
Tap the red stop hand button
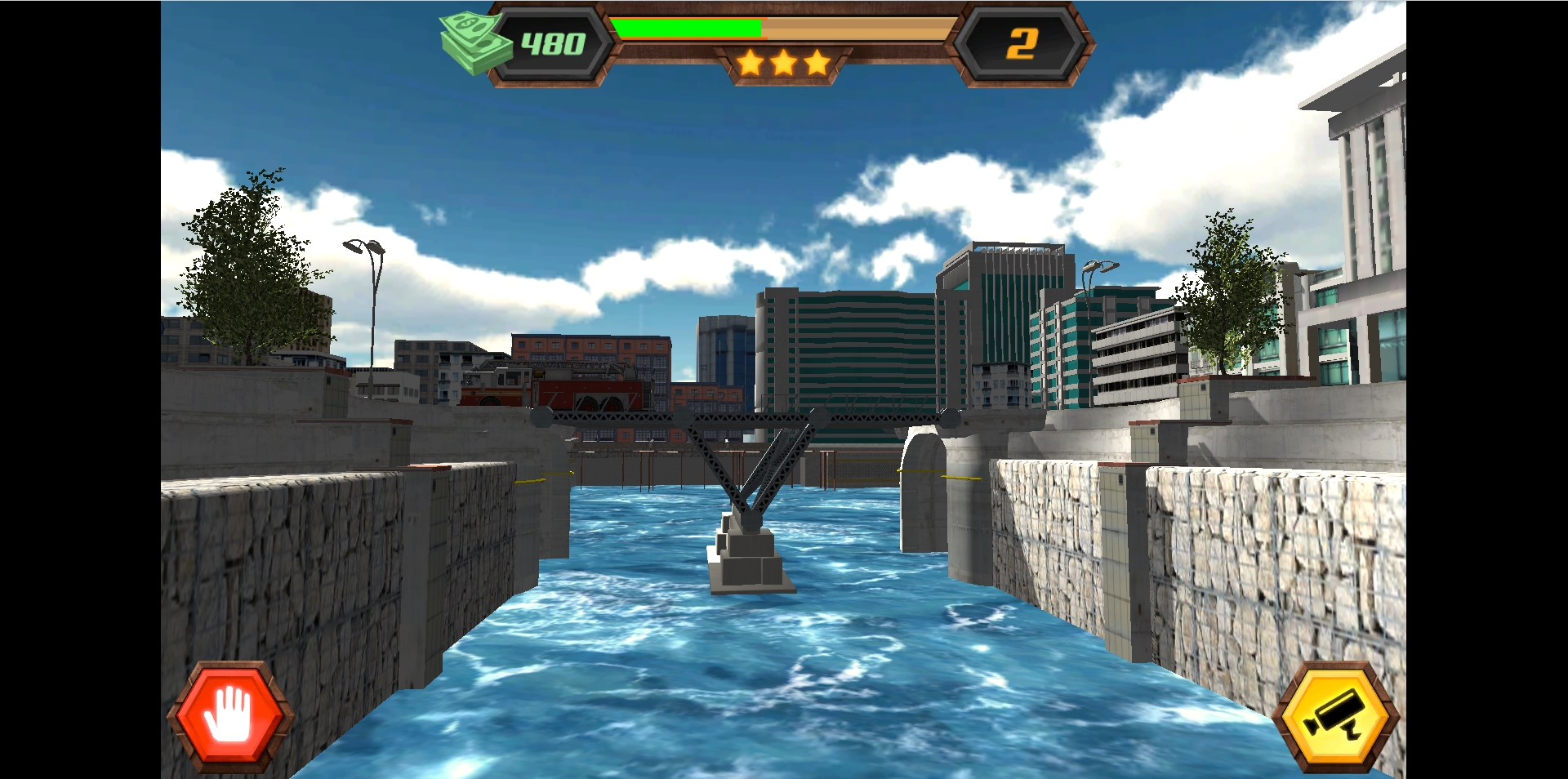click(x=229, y=716)
